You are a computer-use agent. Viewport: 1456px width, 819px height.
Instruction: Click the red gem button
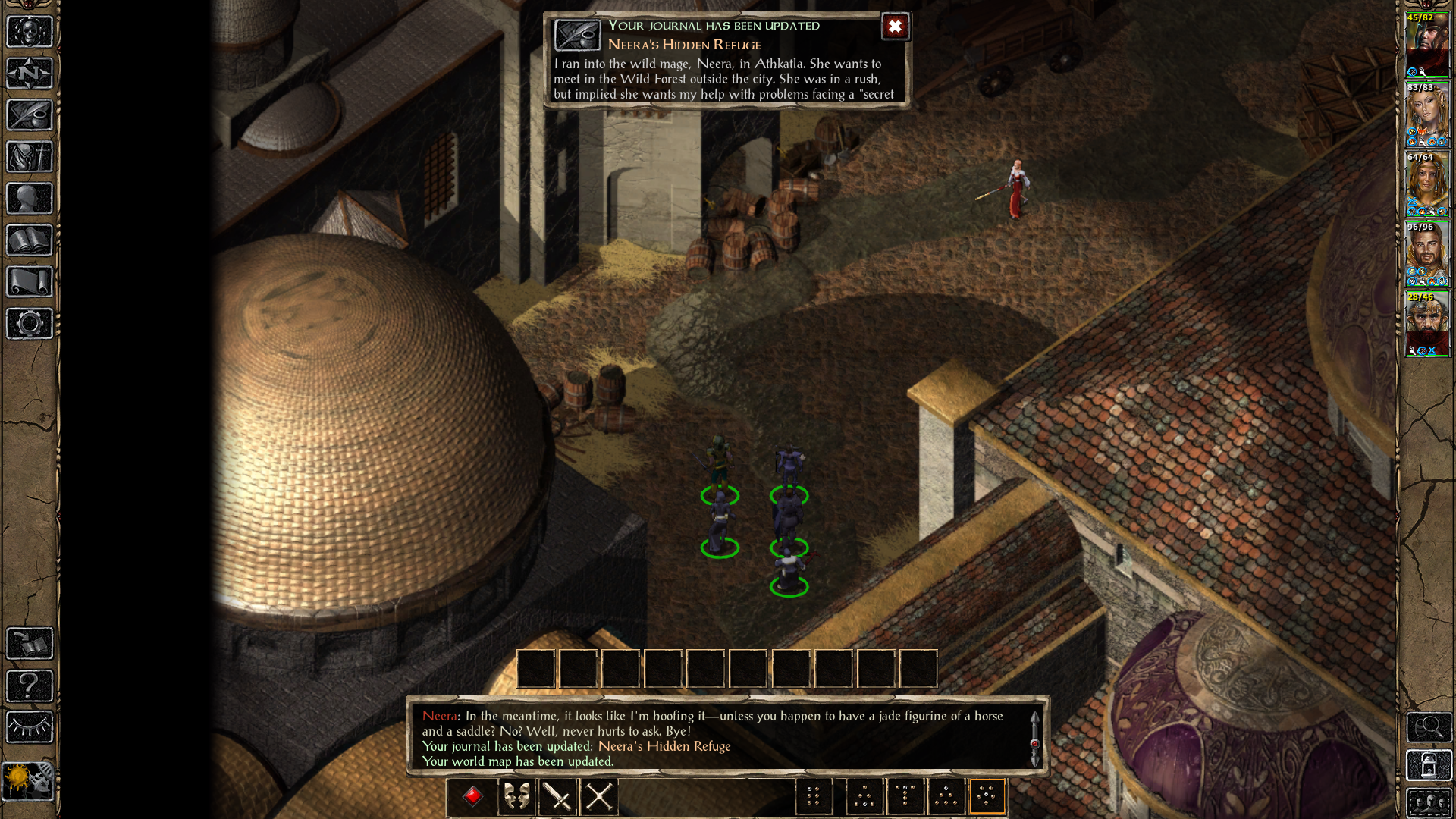click(x=472, y=796)
